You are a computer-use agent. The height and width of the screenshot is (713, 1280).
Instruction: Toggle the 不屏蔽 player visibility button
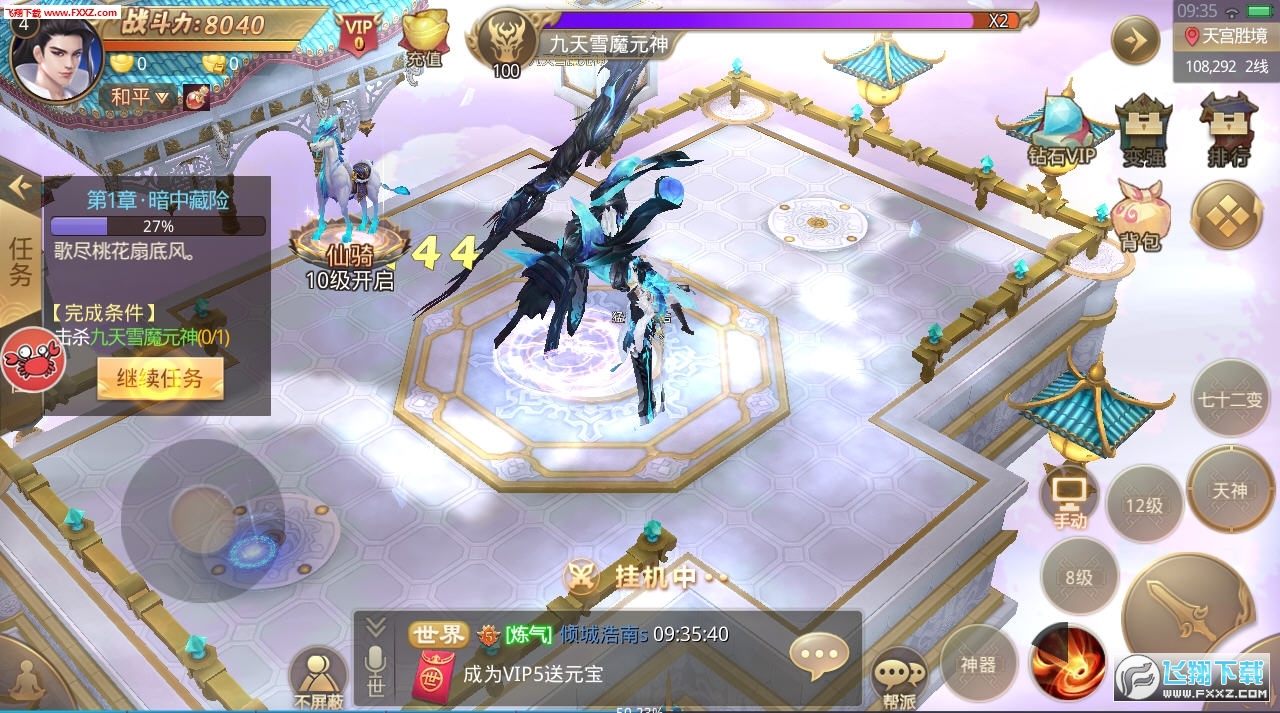tap(318, 677)
